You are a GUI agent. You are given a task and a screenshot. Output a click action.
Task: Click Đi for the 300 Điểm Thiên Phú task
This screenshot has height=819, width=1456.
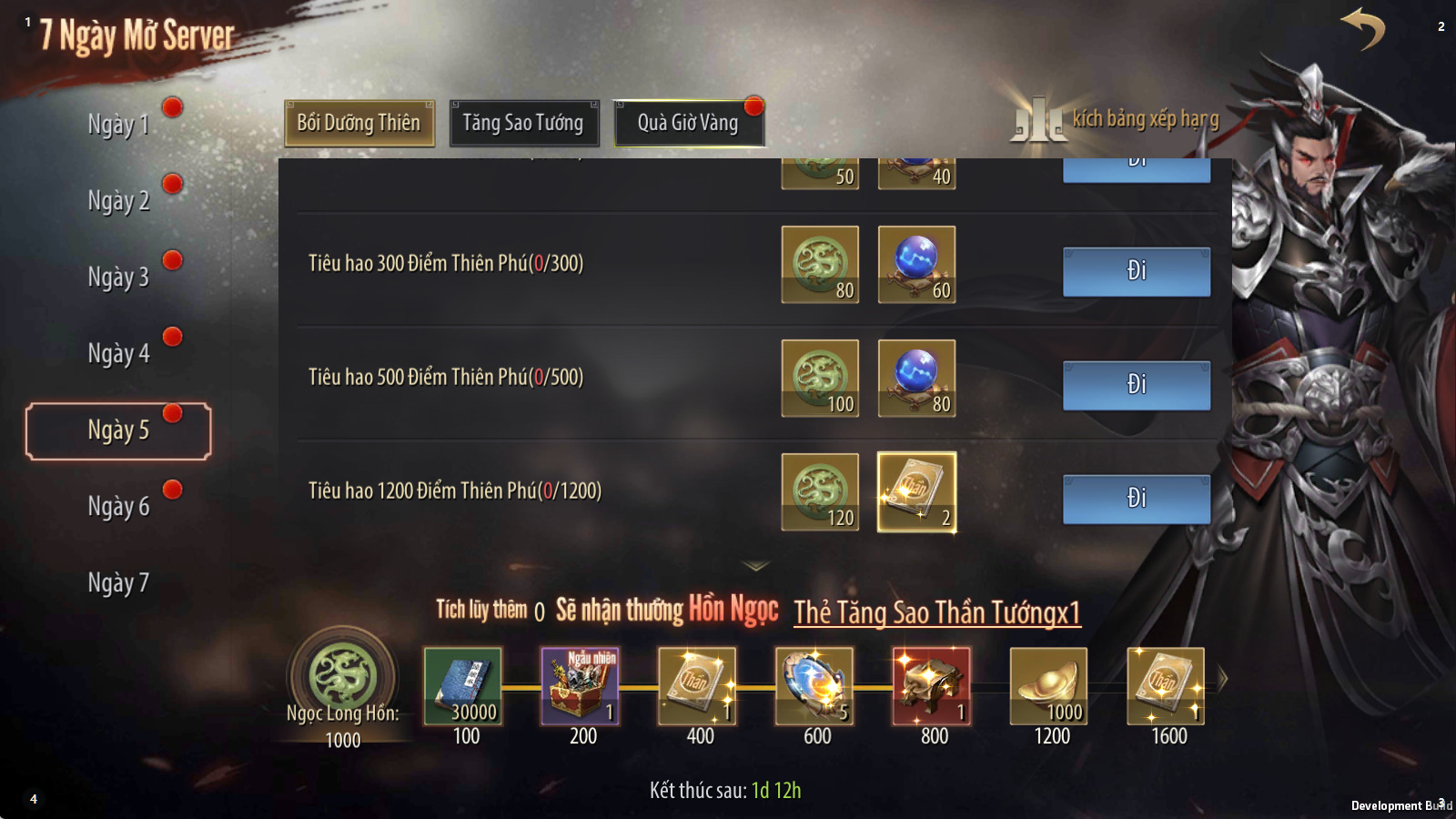tap(1137, 271)
